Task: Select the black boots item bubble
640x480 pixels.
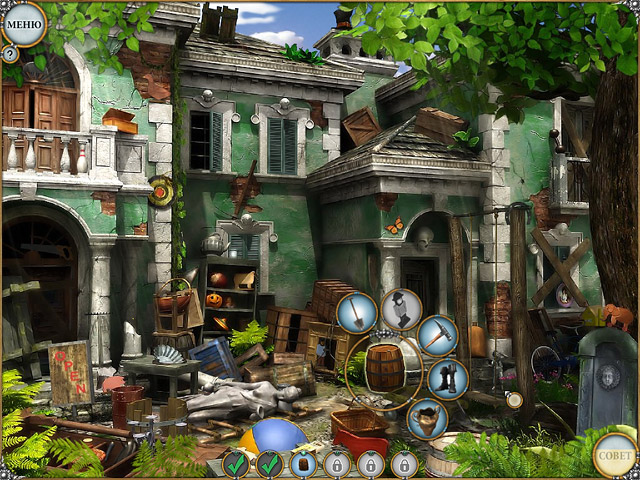Action: 447,379
